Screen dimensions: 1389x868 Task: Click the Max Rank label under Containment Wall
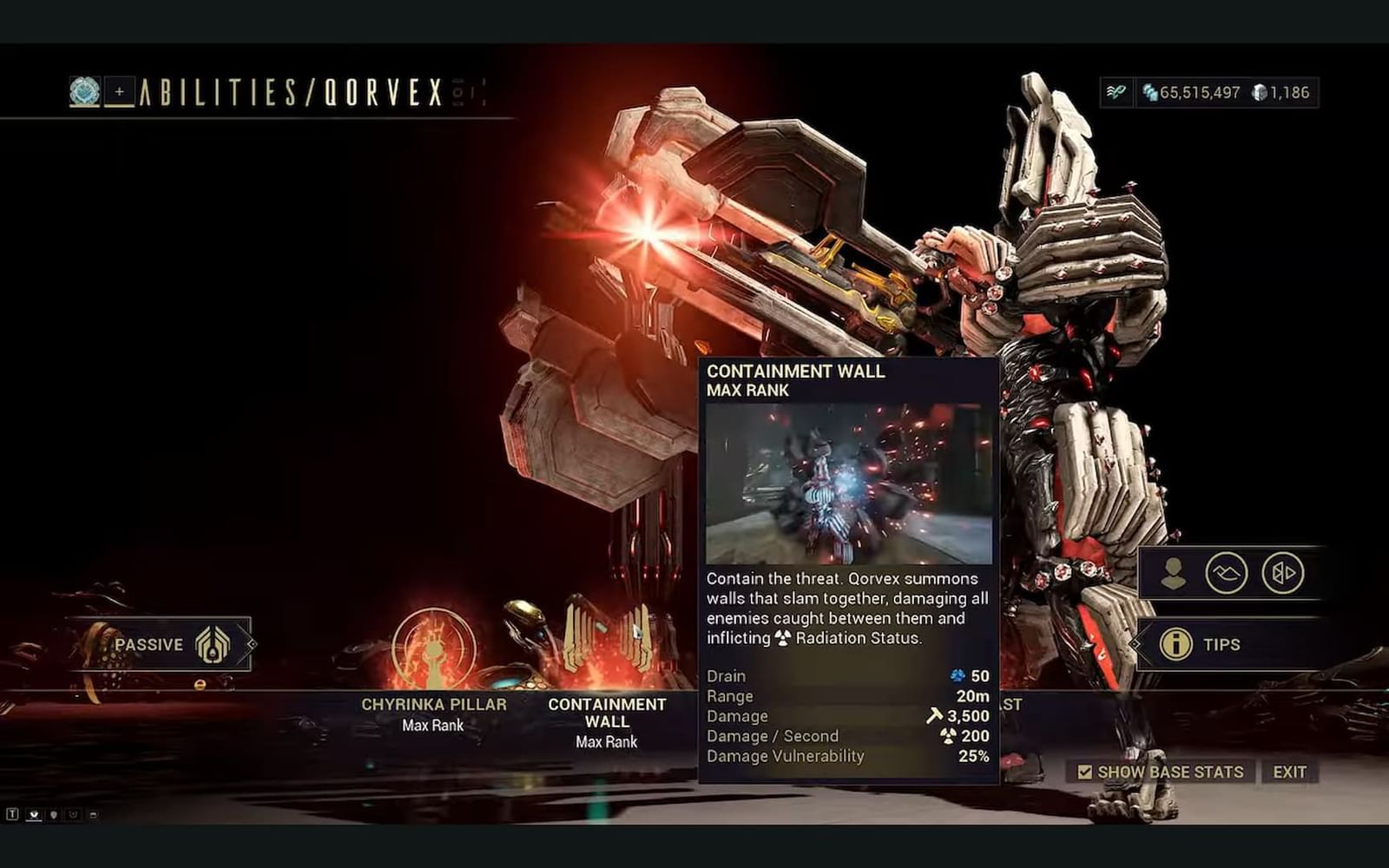[x=606, y=741]
